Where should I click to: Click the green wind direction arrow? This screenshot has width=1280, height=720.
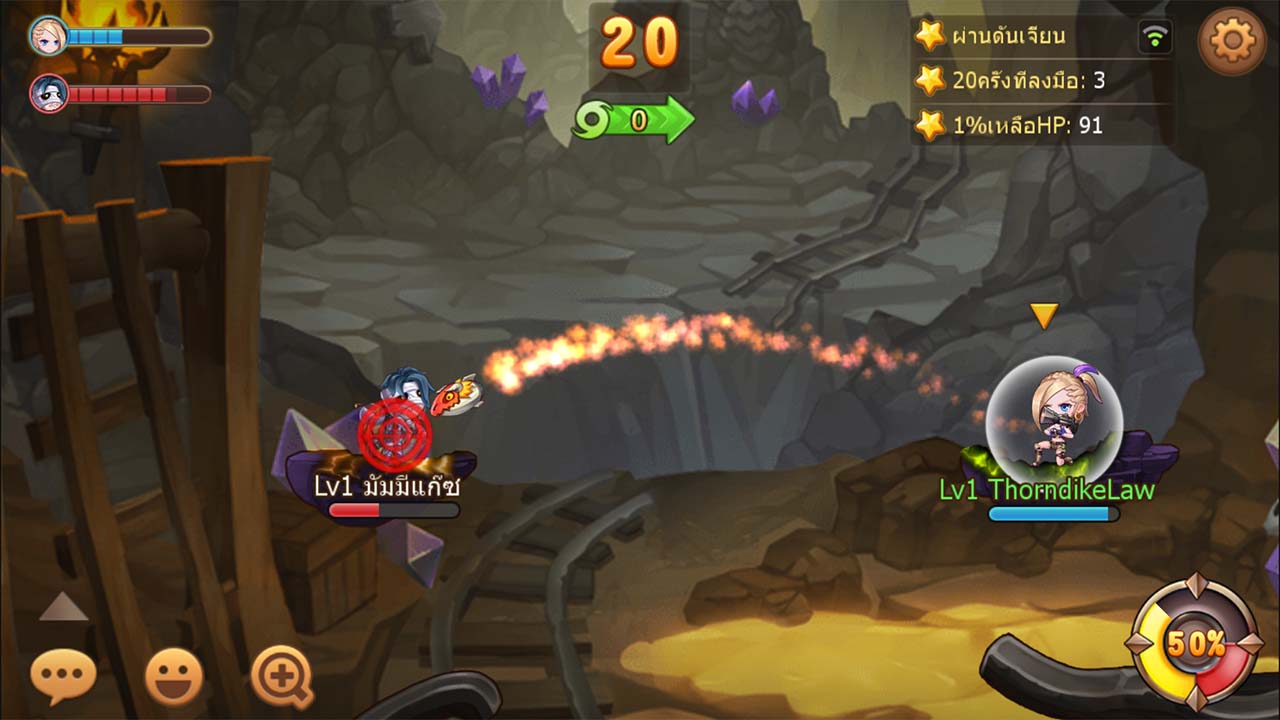tap(634, 121)
